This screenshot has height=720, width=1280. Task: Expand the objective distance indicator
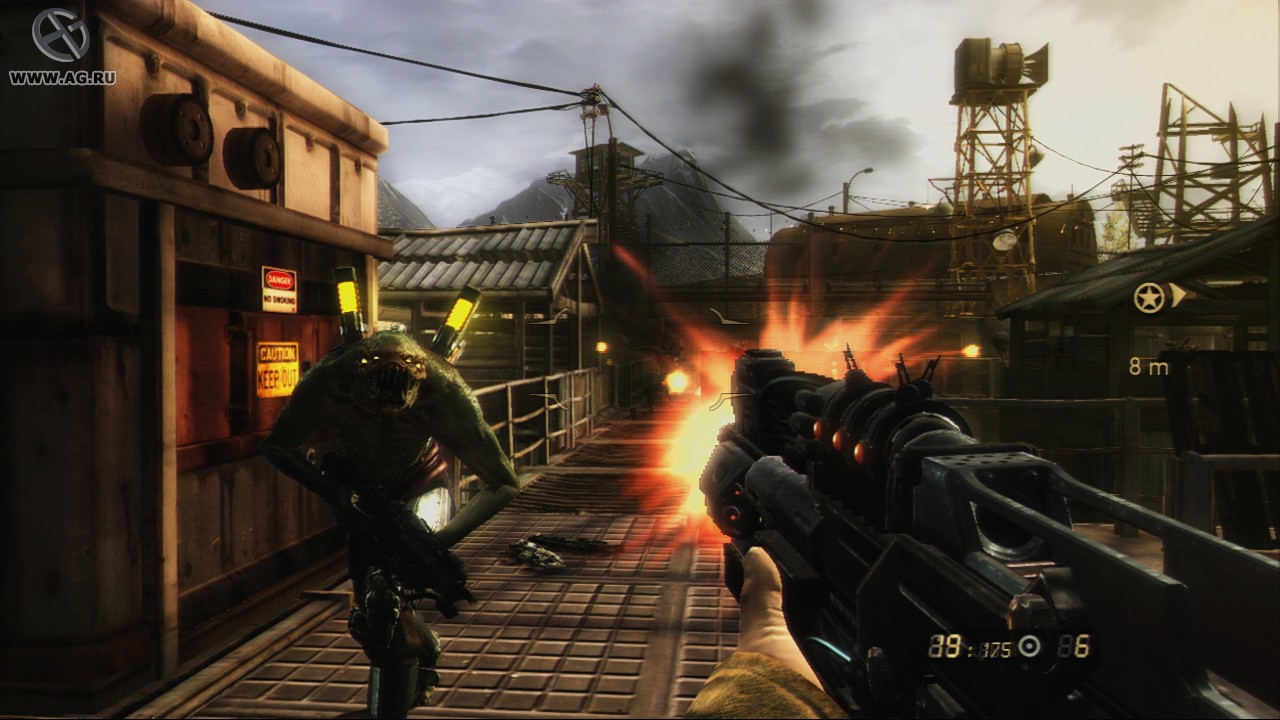1148,368
